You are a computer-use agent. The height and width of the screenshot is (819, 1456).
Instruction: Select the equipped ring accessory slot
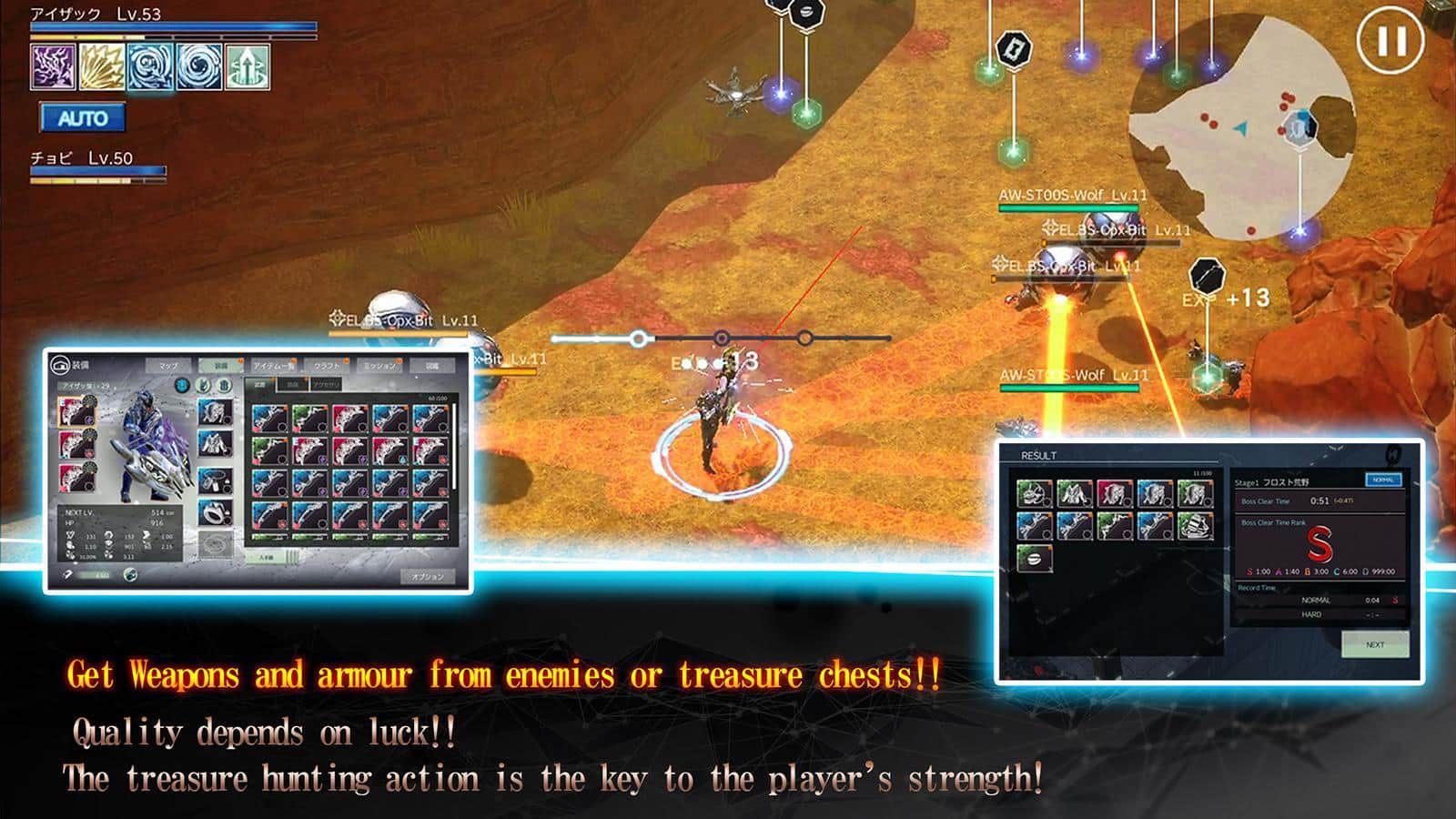pos(215,512)
